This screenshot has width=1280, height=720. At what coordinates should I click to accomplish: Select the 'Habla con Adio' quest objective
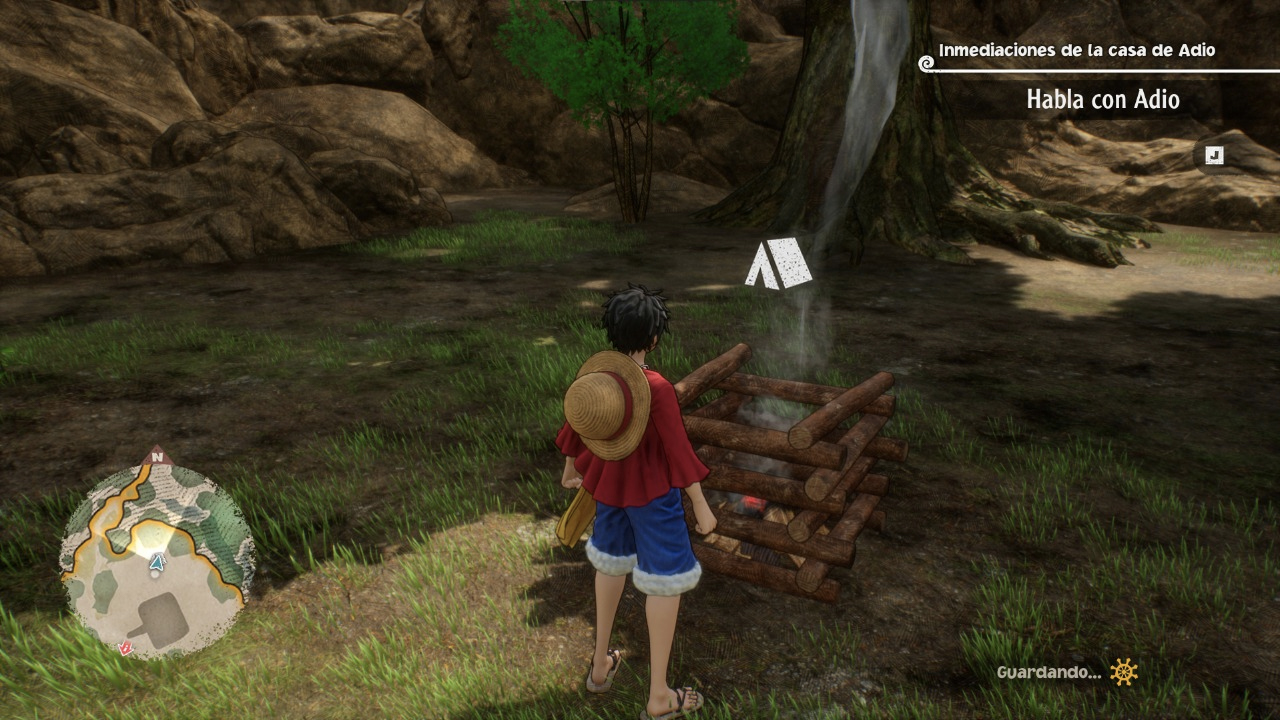coord(1102,100)
